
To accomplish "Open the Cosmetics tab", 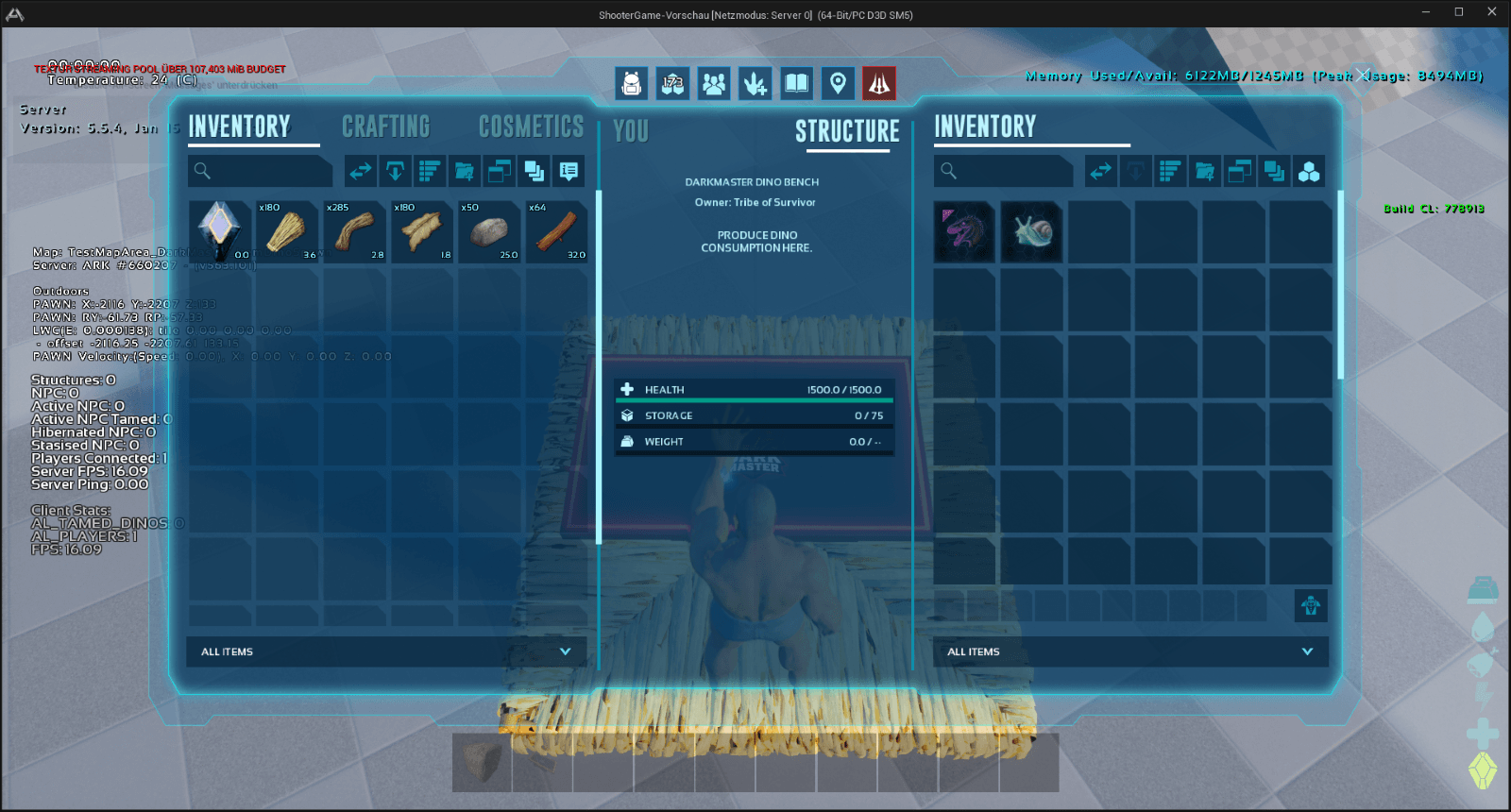I will pos(531,127).
